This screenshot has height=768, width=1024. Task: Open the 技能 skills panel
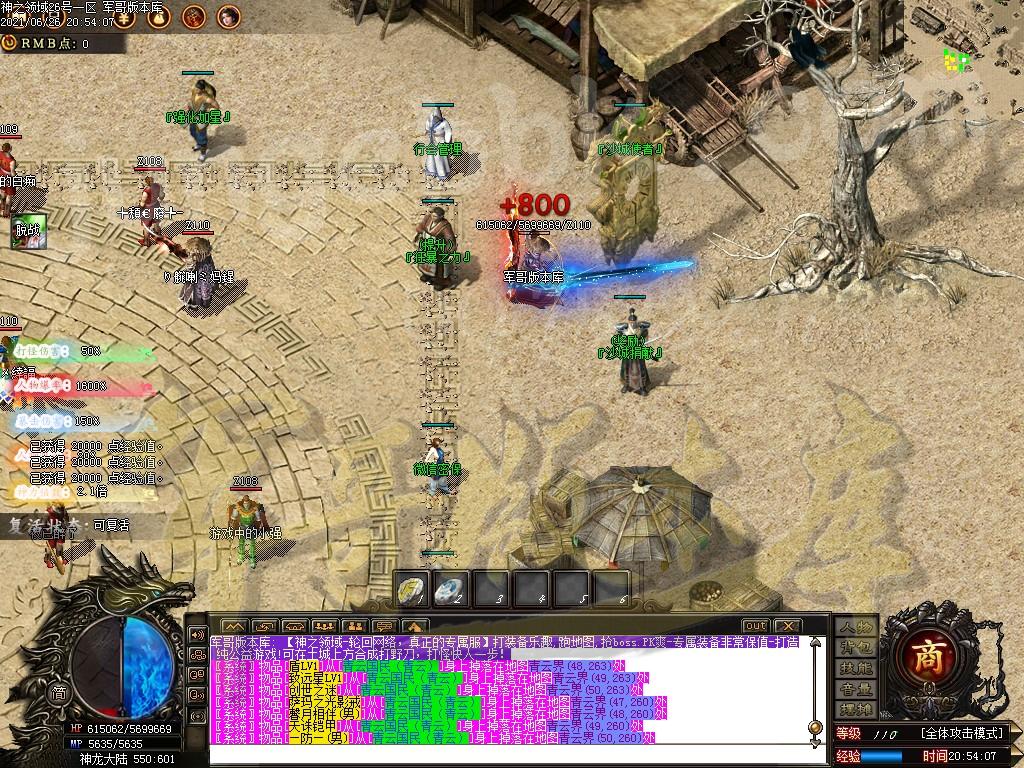[x=855, y=668]
